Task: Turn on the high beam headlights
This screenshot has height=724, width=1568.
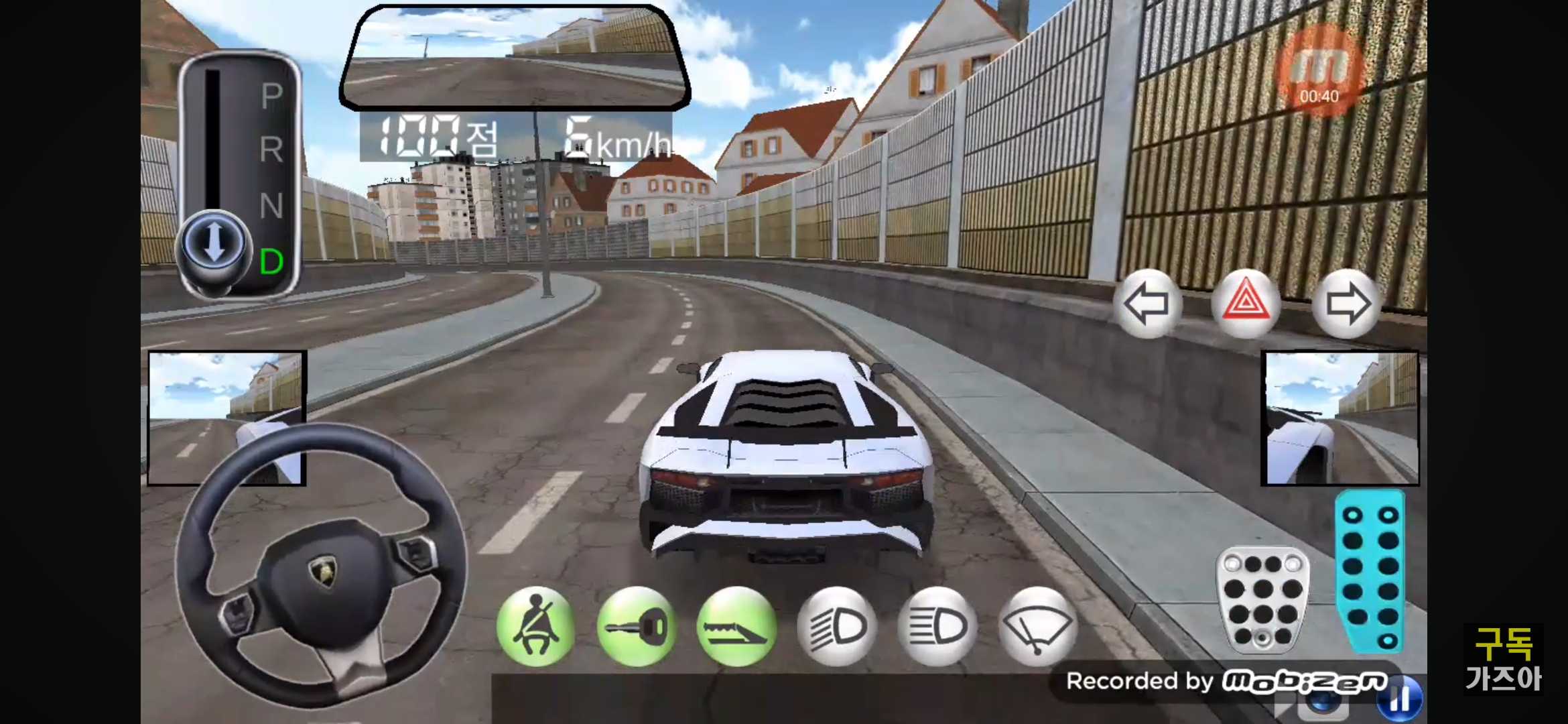Action: [937, 627]
